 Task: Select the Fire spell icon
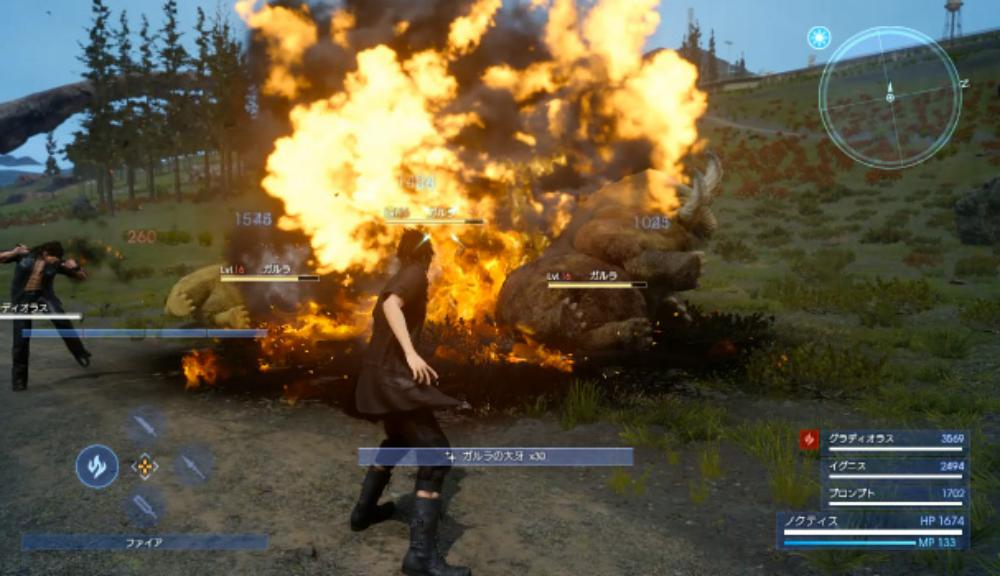point(97,466)
